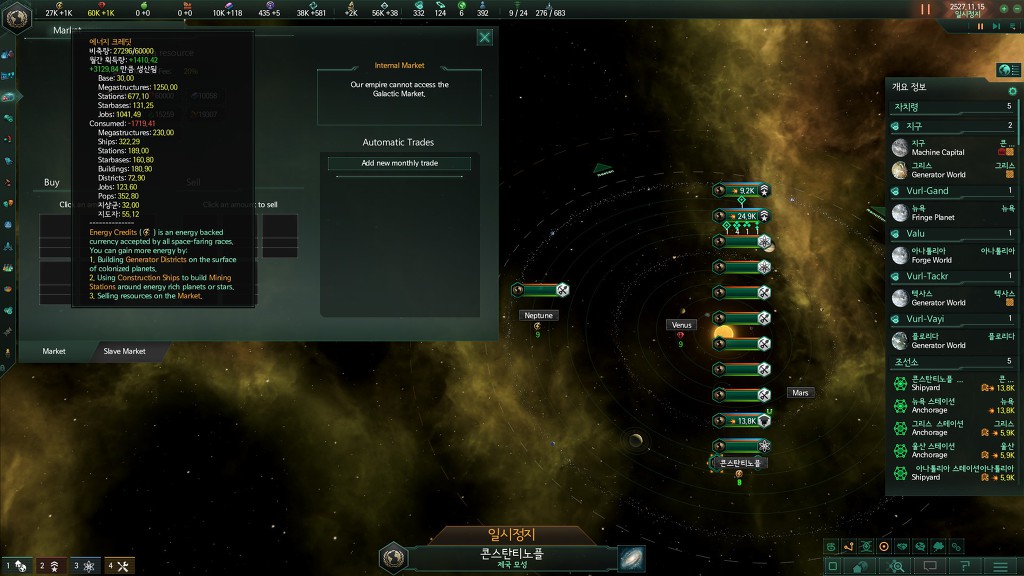Open the chat speech bubble button
1024x576 pixels.
coord(930,566)
